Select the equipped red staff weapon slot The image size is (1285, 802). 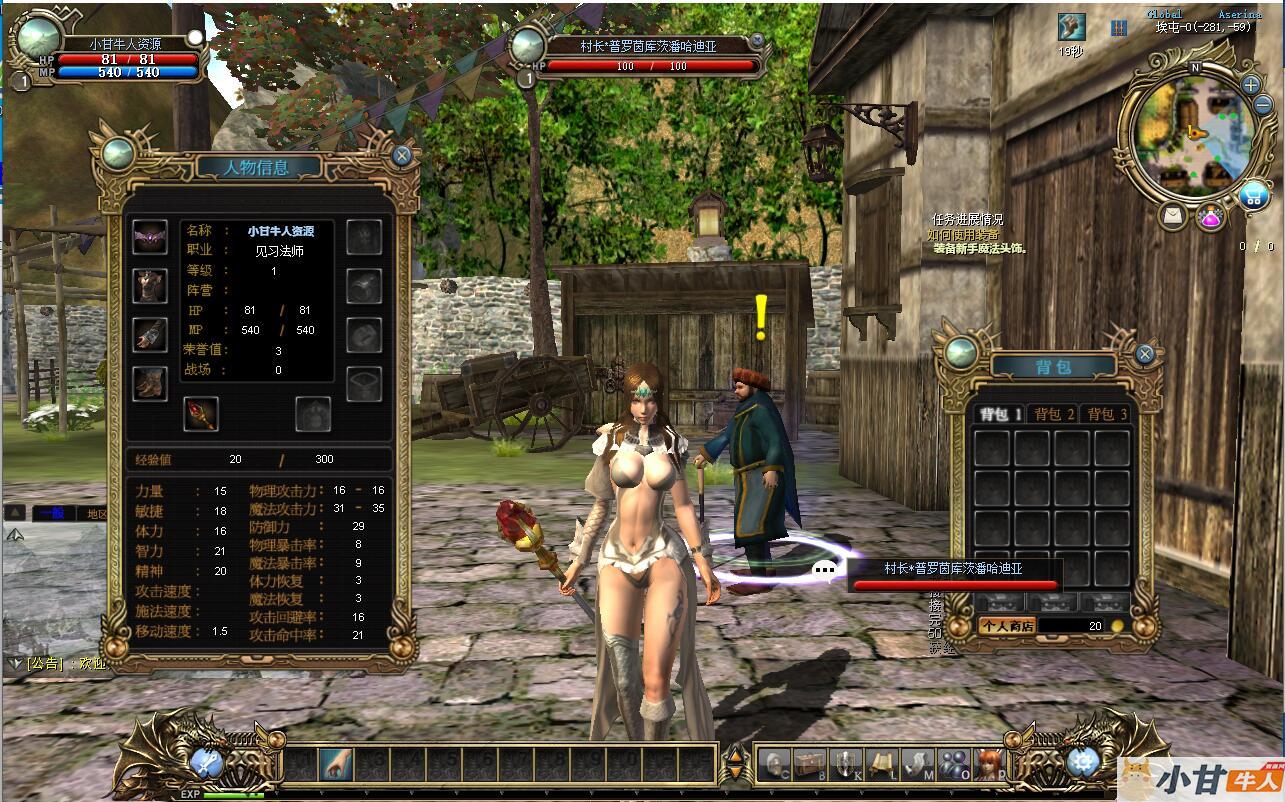point(200,413)
